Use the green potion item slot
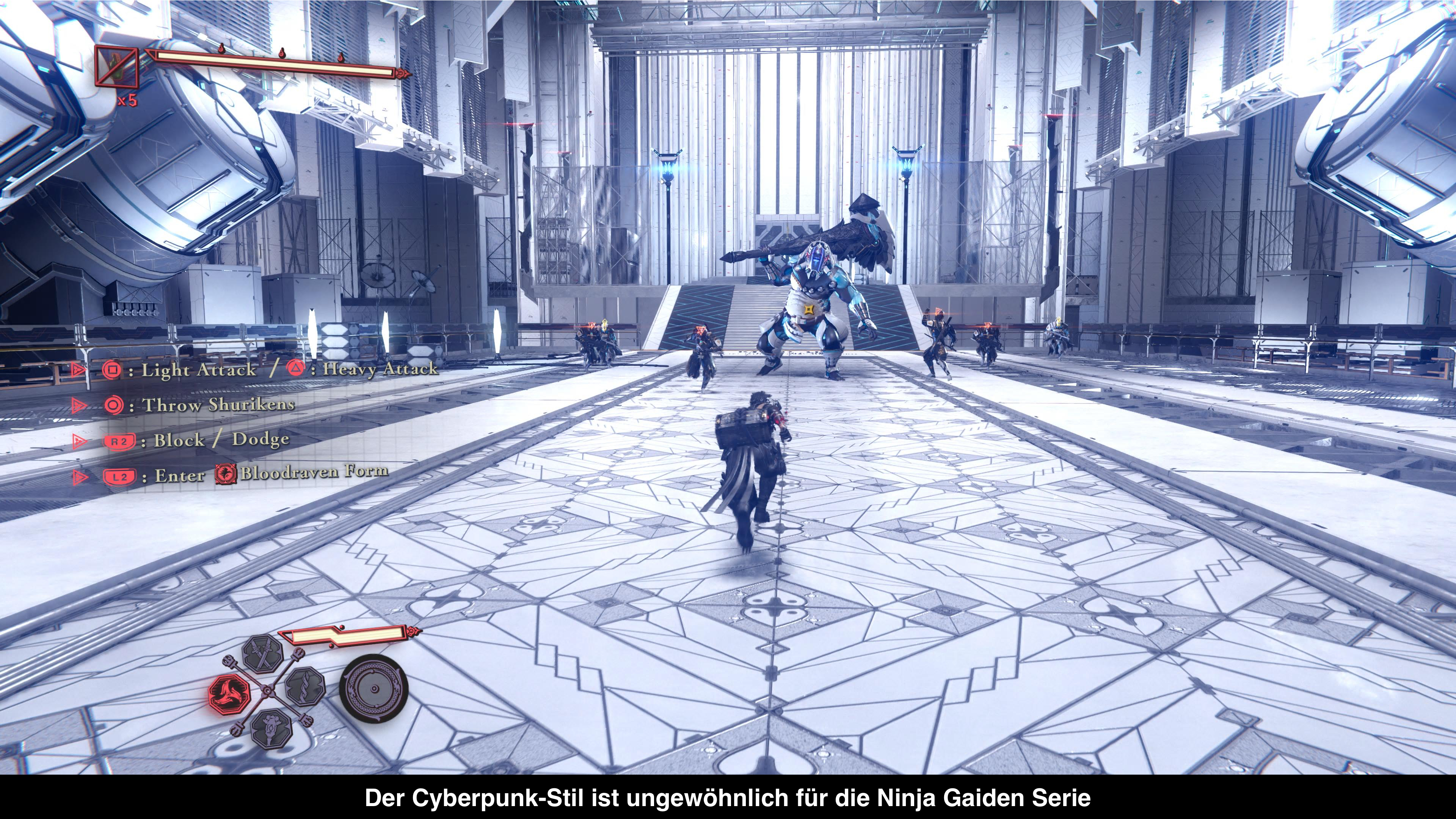Image resolution: width=1456 pixels, height=819 pixels. (x=116, y=66)
